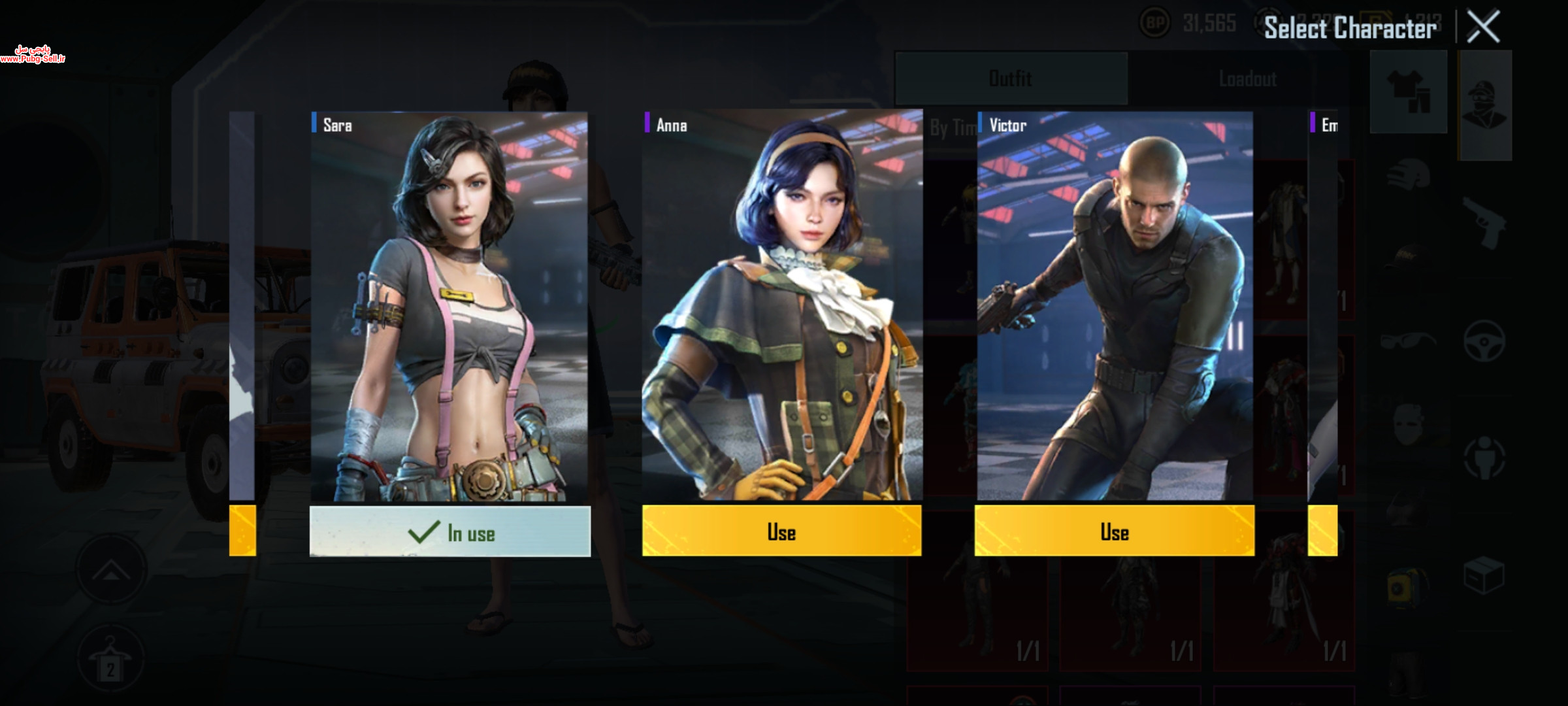1568x706 pixels.
Task: Choose Anna's character portrait card
Action: (781, 306)
